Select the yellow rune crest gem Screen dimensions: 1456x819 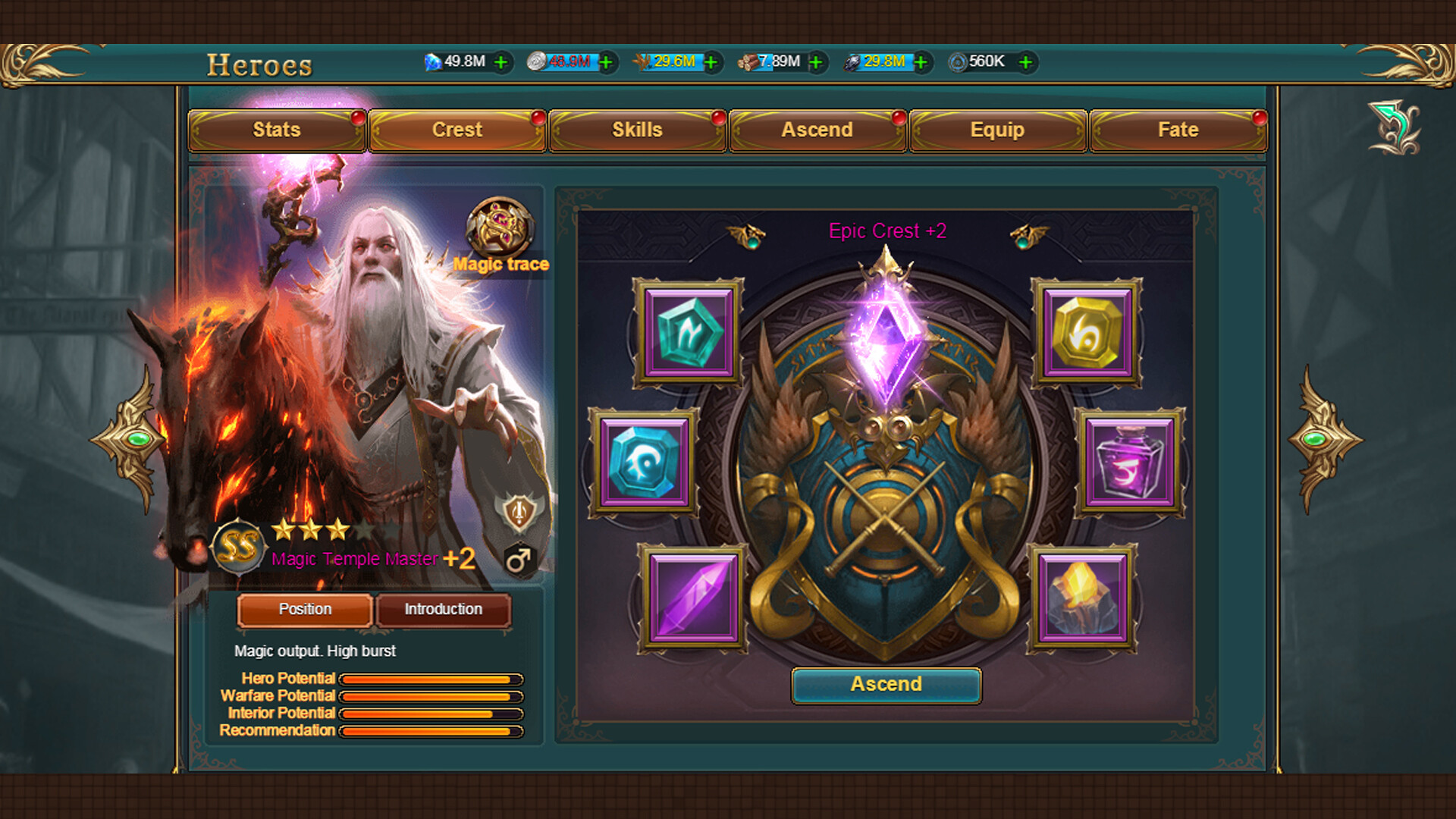click(1086, 331)
